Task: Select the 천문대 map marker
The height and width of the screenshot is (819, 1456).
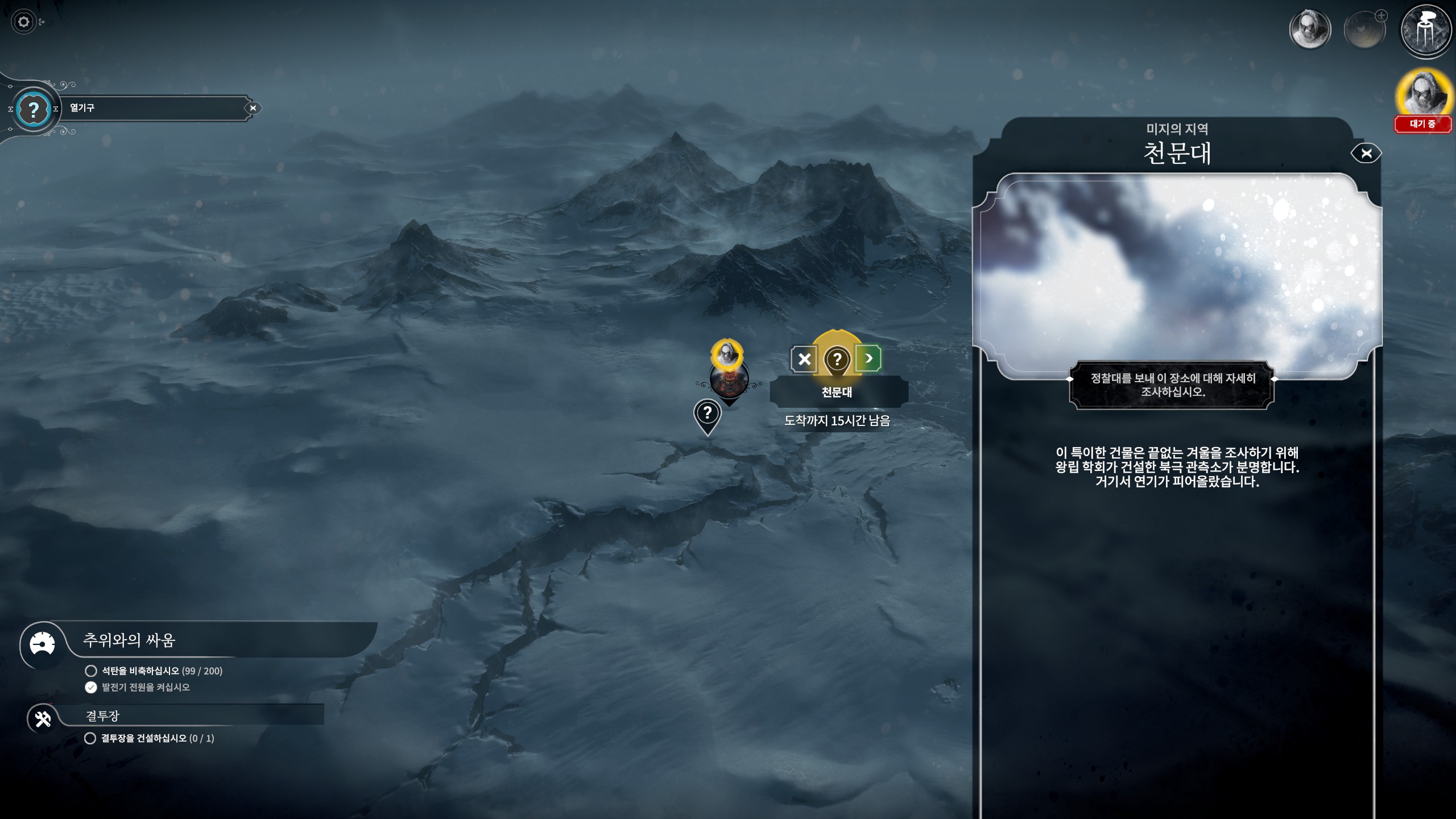Action: (x=837, y=359)
